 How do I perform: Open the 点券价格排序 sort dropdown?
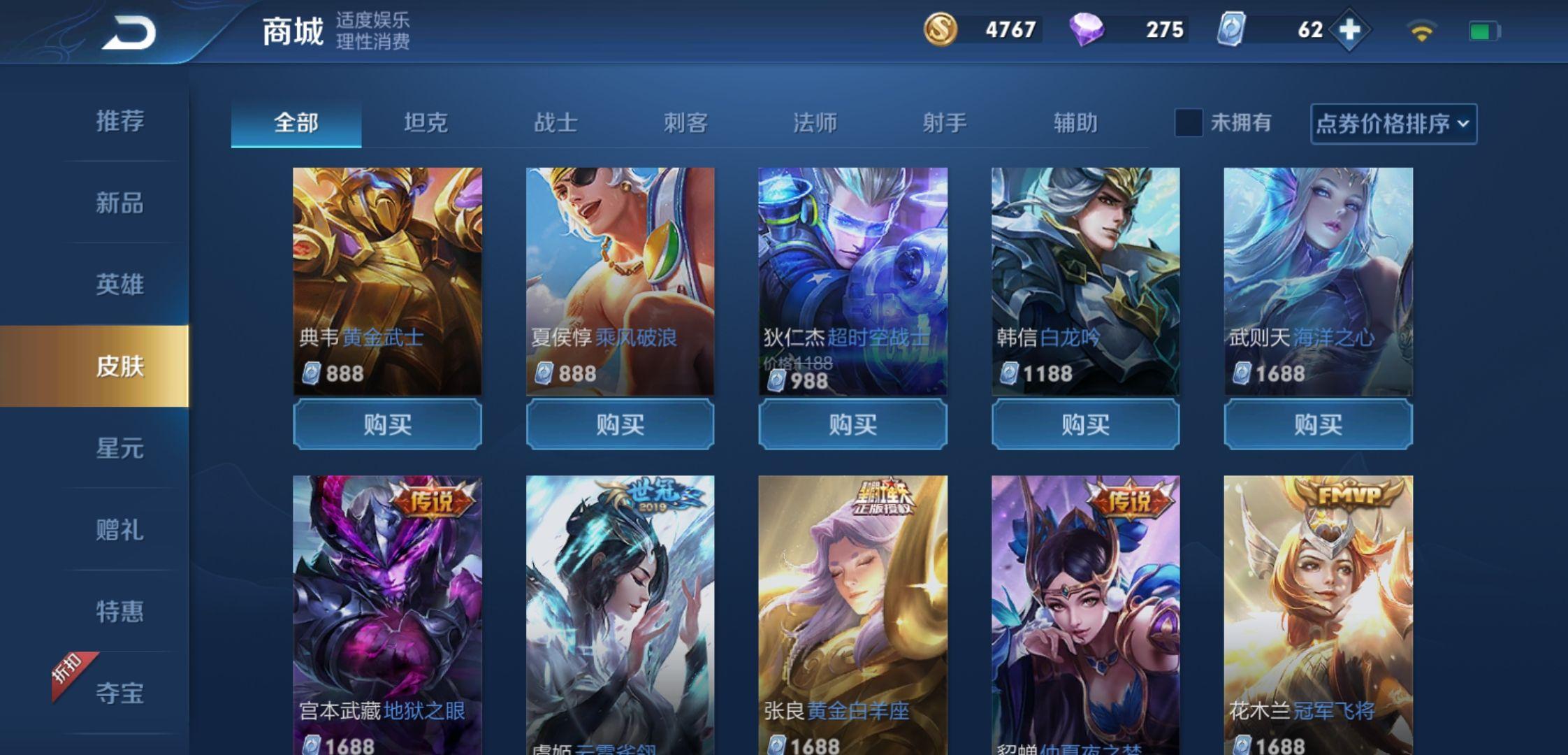coord(1393,124)
